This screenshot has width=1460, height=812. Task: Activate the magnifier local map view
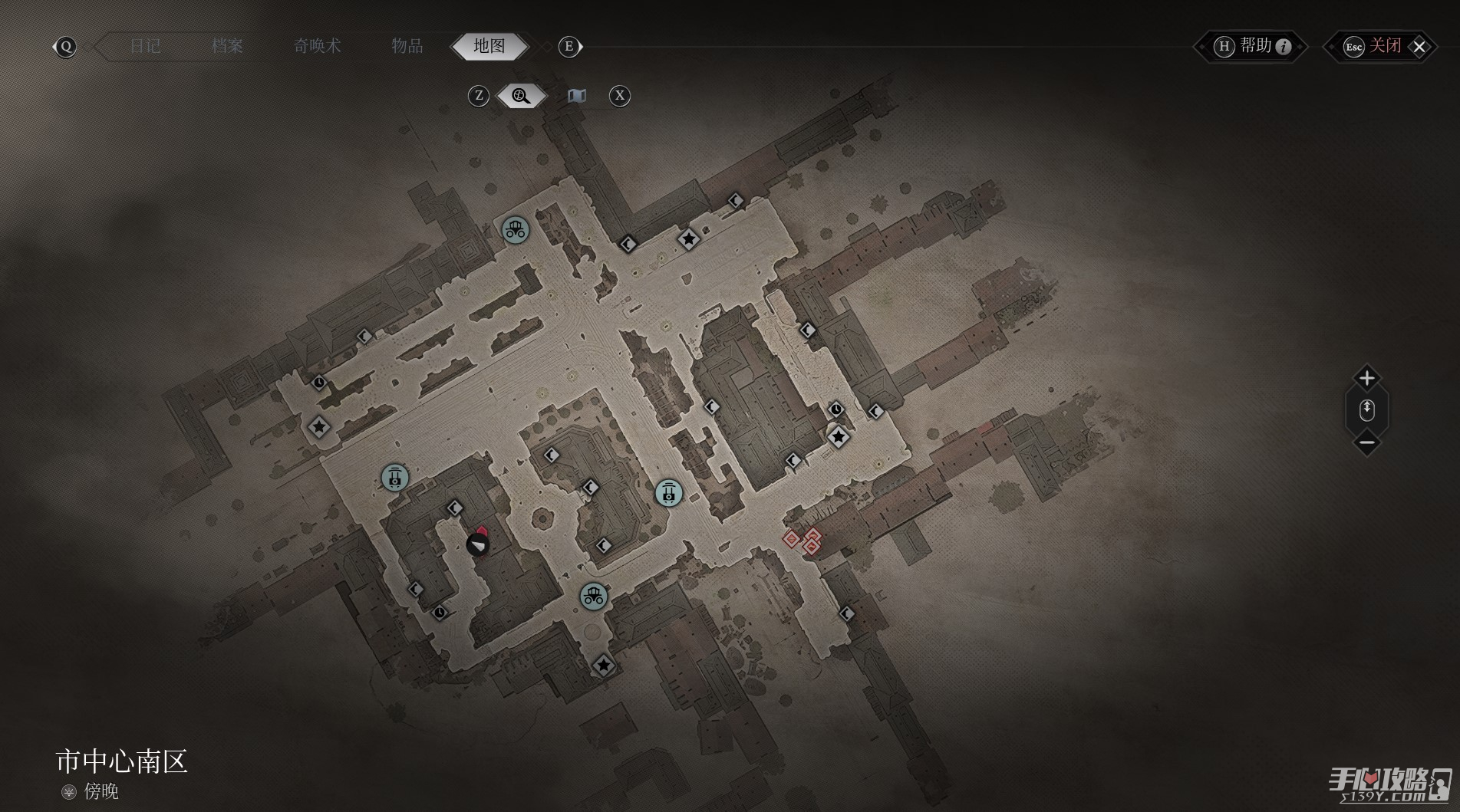(x=521, y=96)
